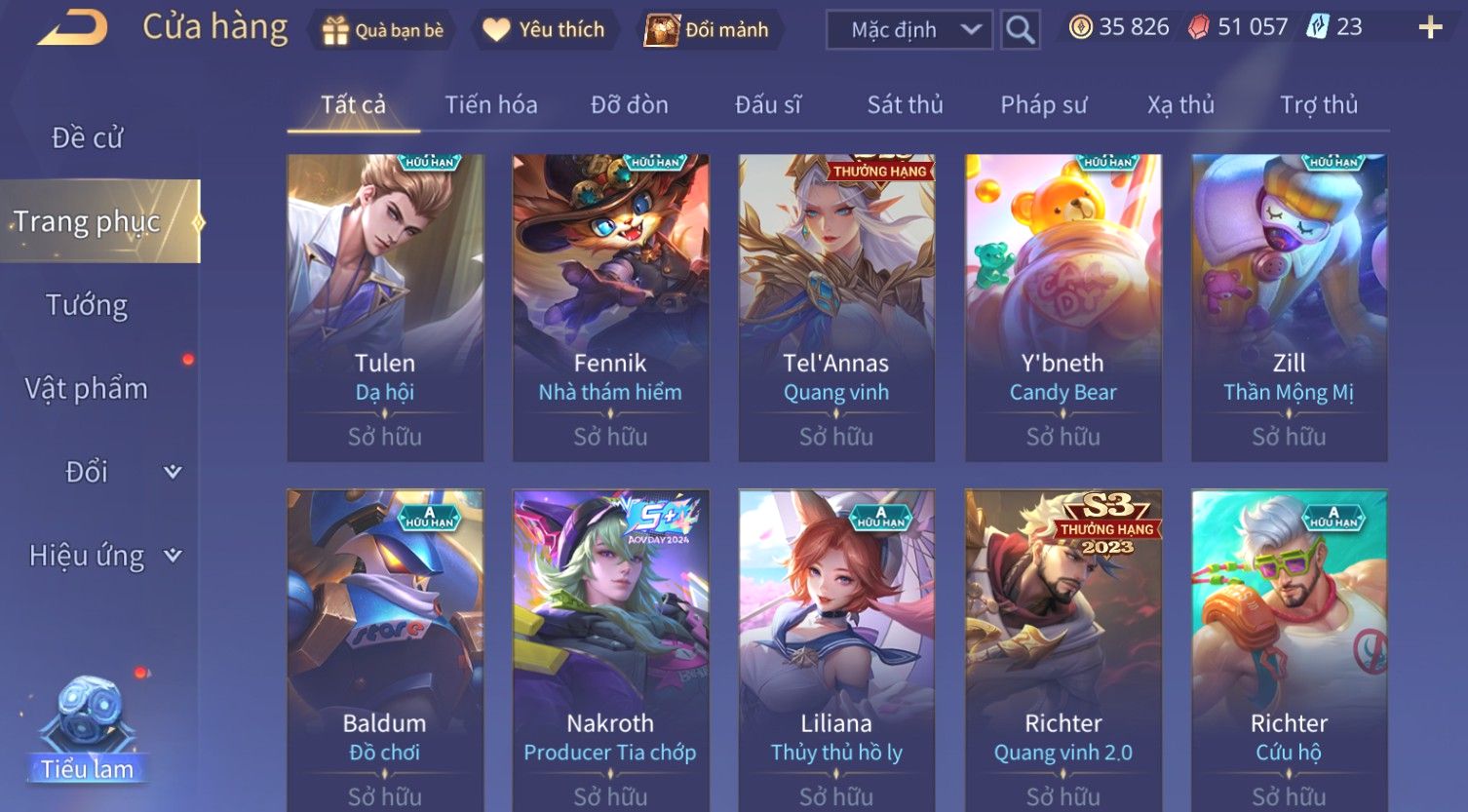
Task: Select the Pháp sư category tab
Action: (1043, 104)
